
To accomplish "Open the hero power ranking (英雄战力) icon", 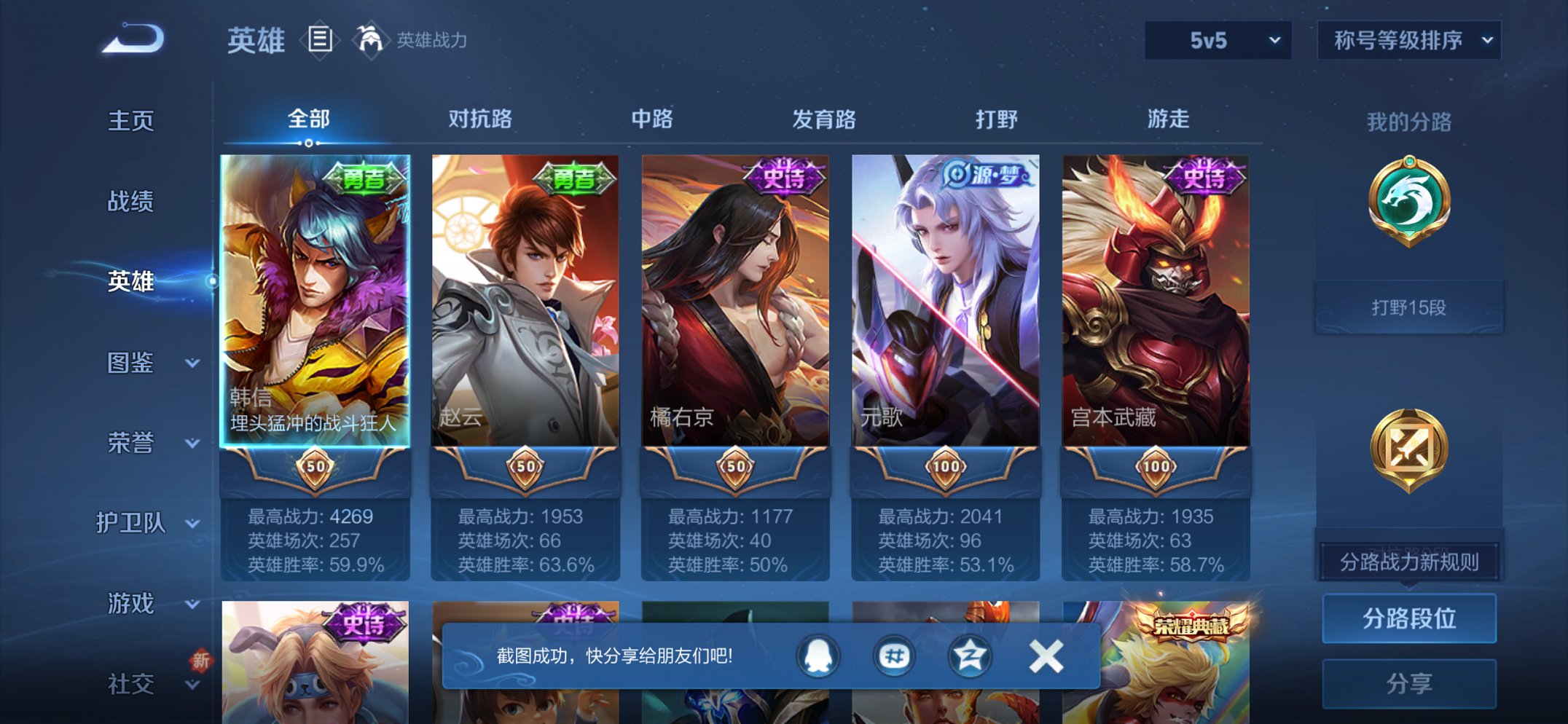I will pos(372,39).
